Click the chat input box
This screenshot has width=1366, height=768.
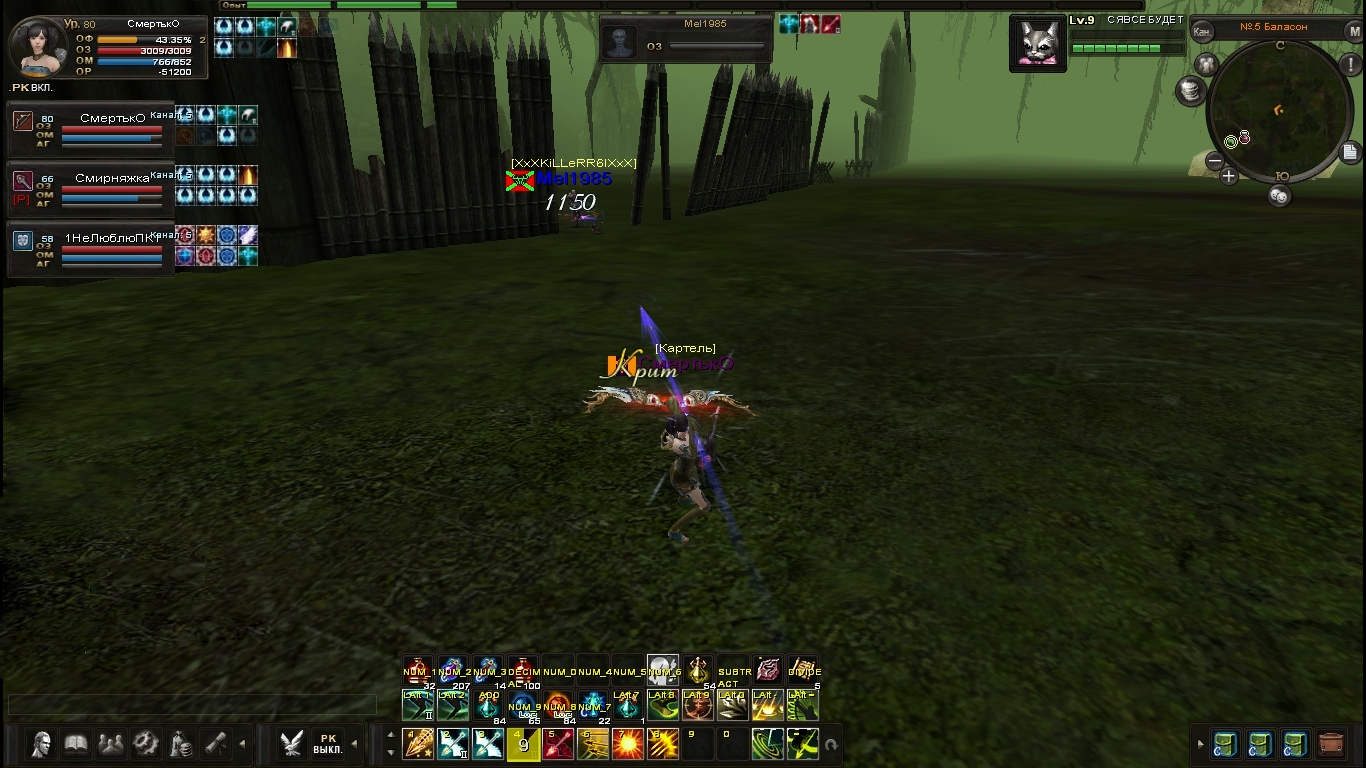(x=192, y=705)
